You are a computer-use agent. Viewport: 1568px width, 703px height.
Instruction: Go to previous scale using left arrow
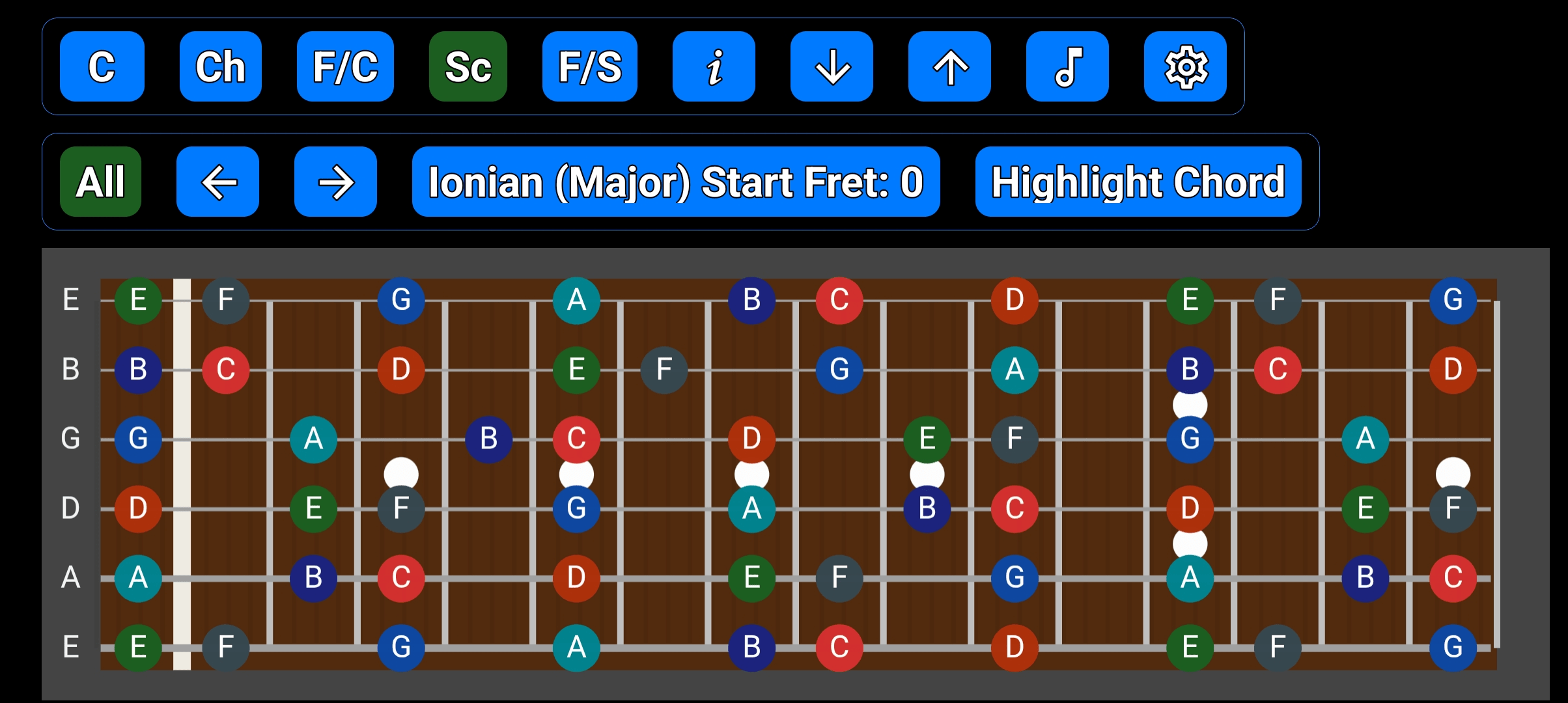coord(218,182)
